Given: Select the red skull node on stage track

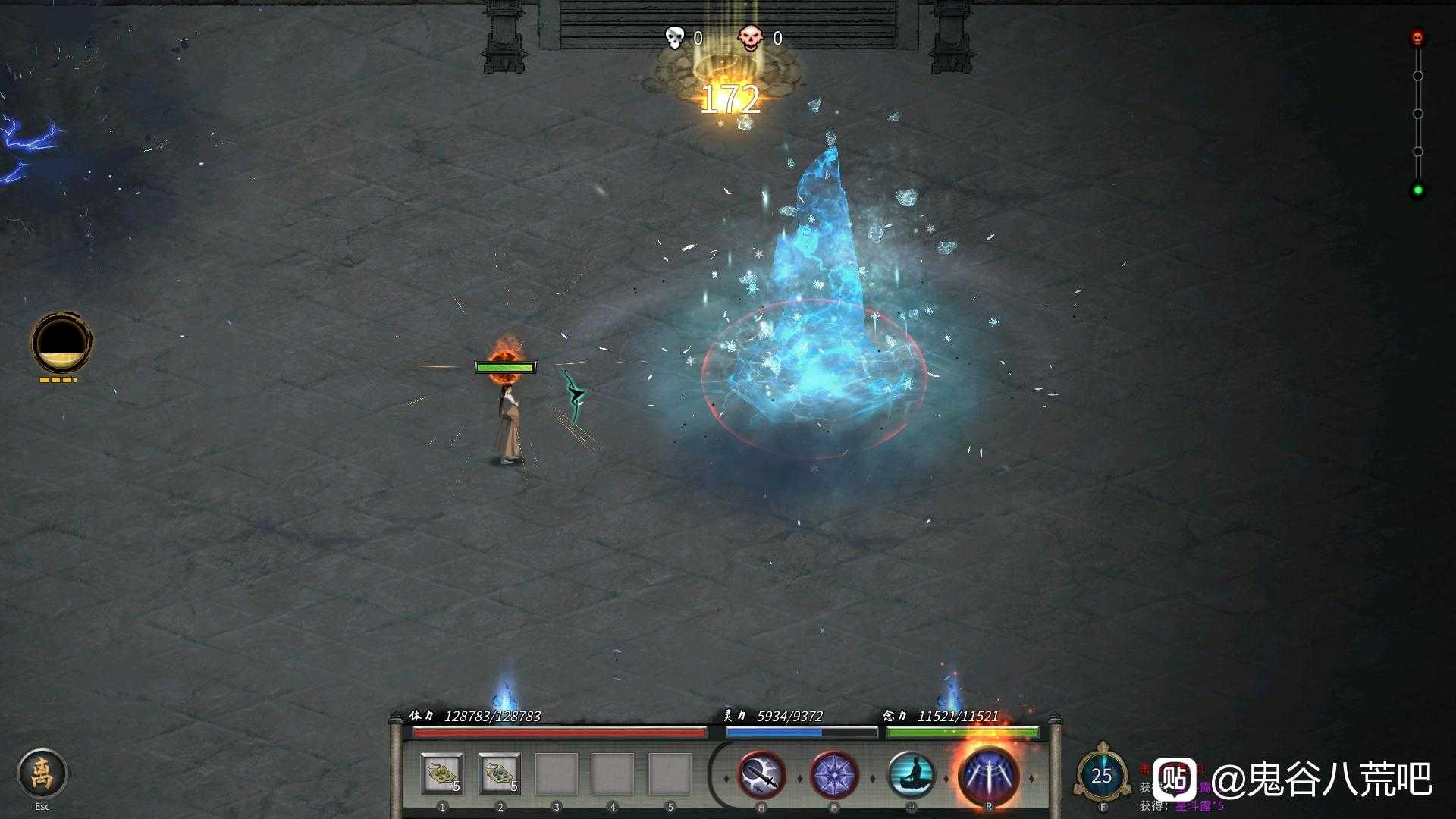Looking at the screenshot, I should (1417, 38).
